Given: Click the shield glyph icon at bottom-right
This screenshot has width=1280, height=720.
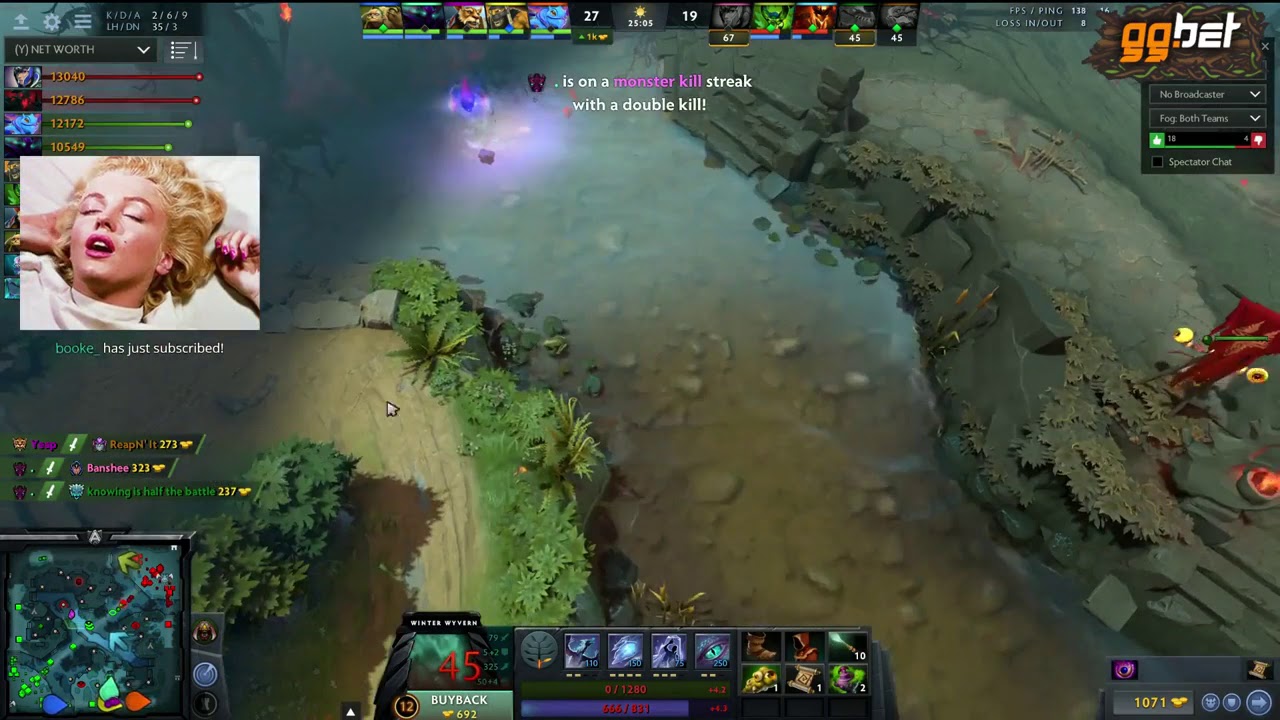Looking at the screenshot, I should tap(1231, 702).
